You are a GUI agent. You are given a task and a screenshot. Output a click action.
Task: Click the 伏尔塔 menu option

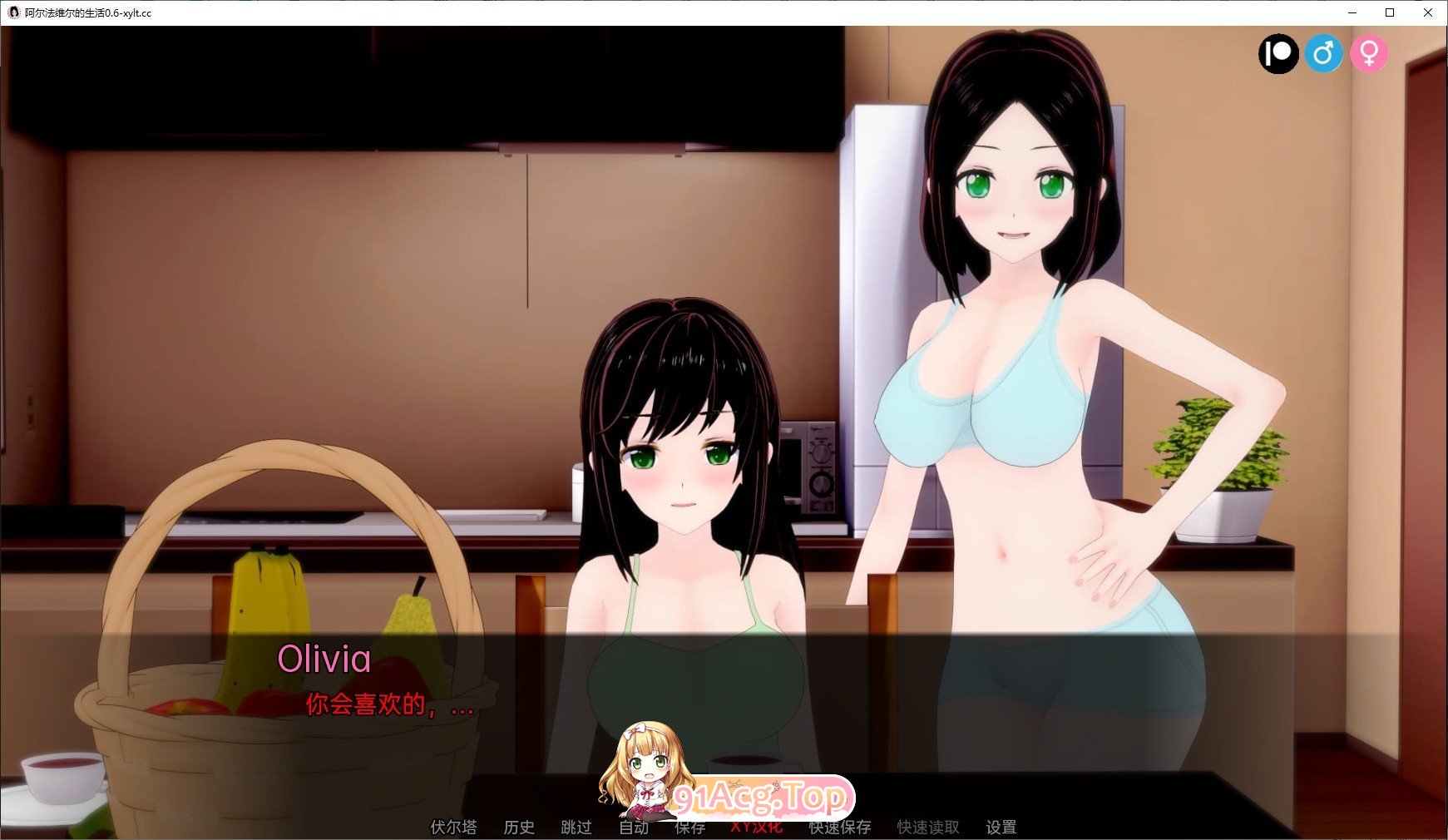coord(453,828)
